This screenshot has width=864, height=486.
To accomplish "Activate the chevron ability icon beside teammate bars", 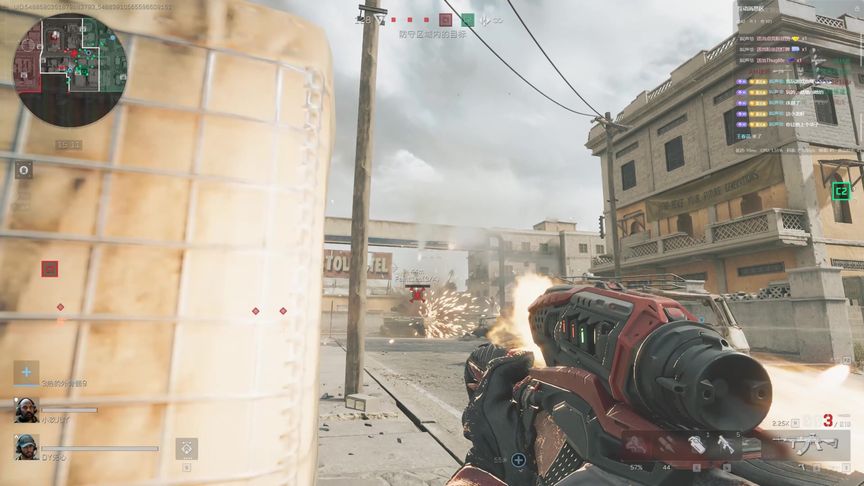I will [x=186, y=448].
